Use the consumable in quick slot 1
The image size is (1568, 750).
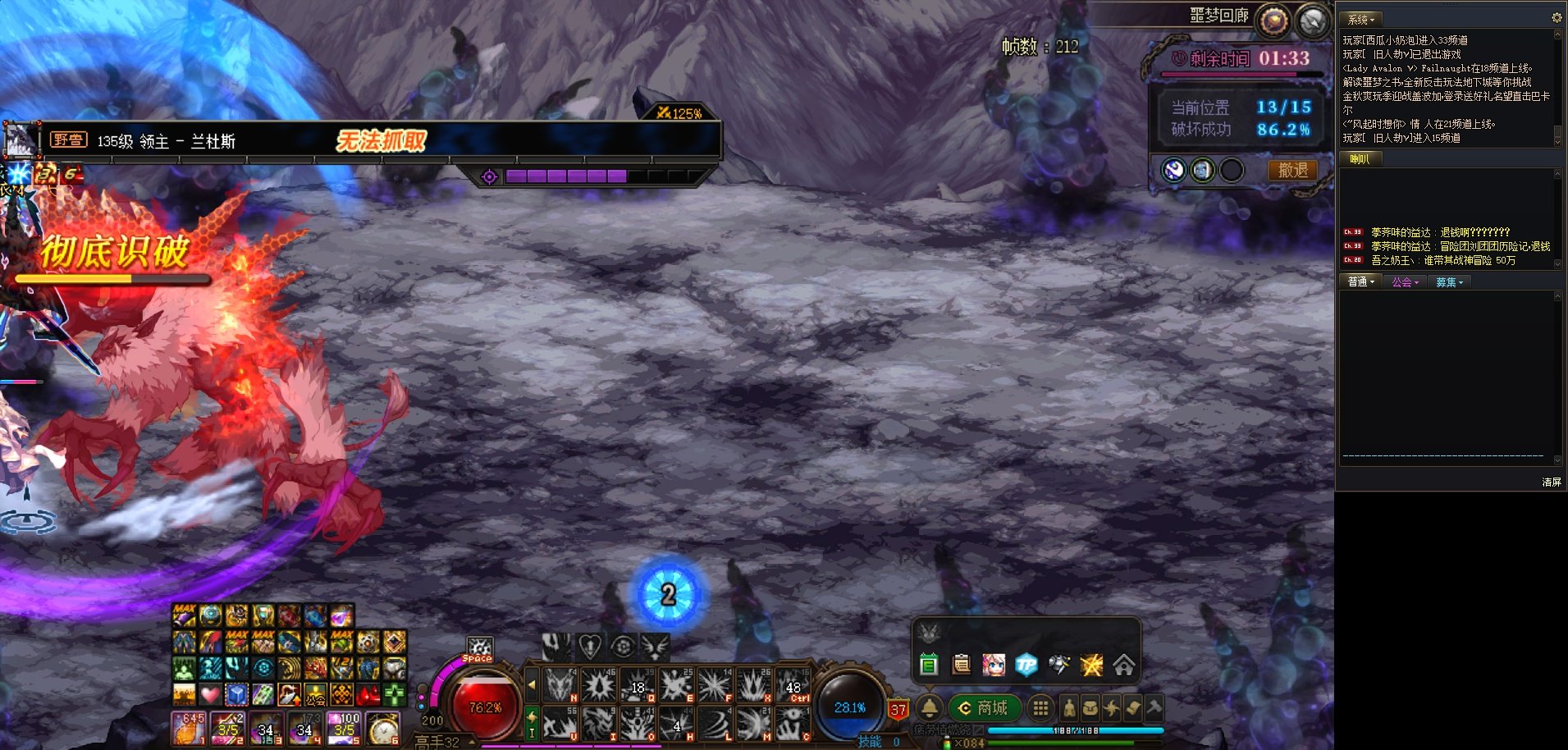coord(188,728)
